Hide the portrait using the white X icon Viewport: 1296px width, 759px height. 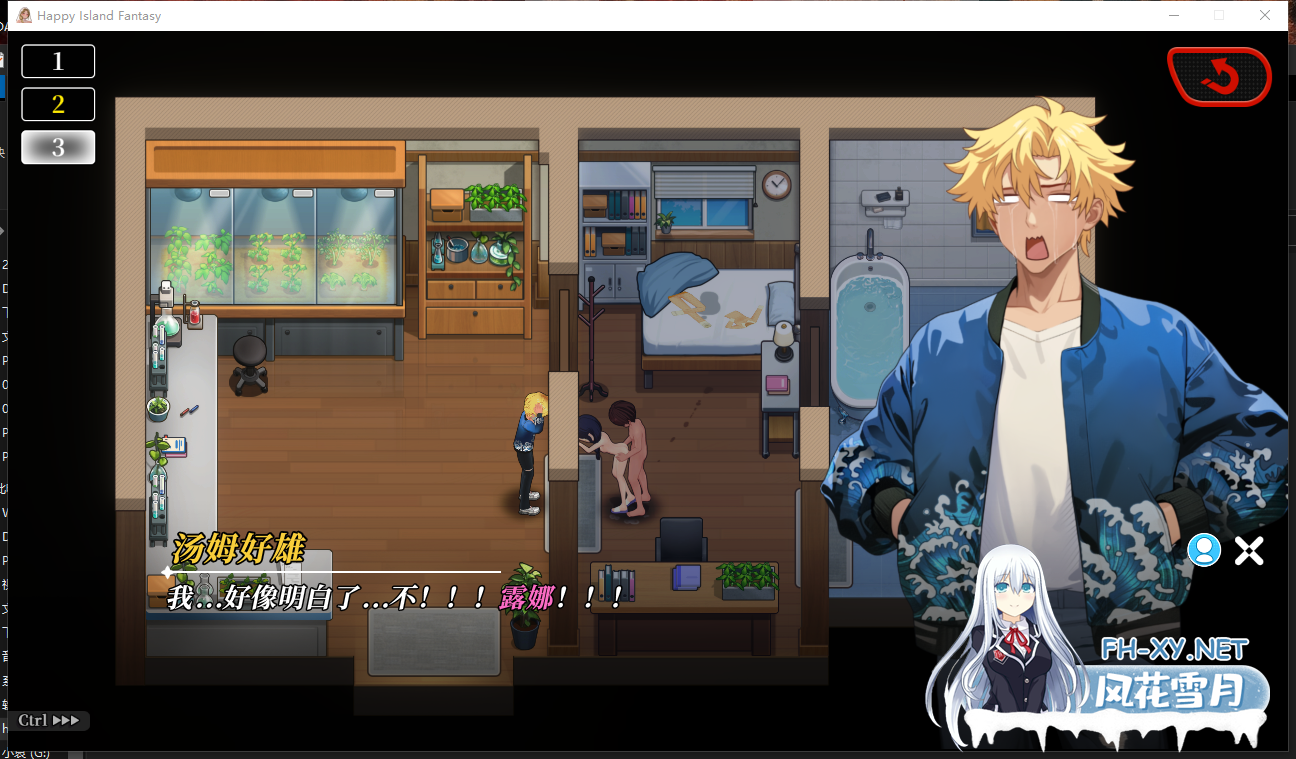[x=1248, y=550]
